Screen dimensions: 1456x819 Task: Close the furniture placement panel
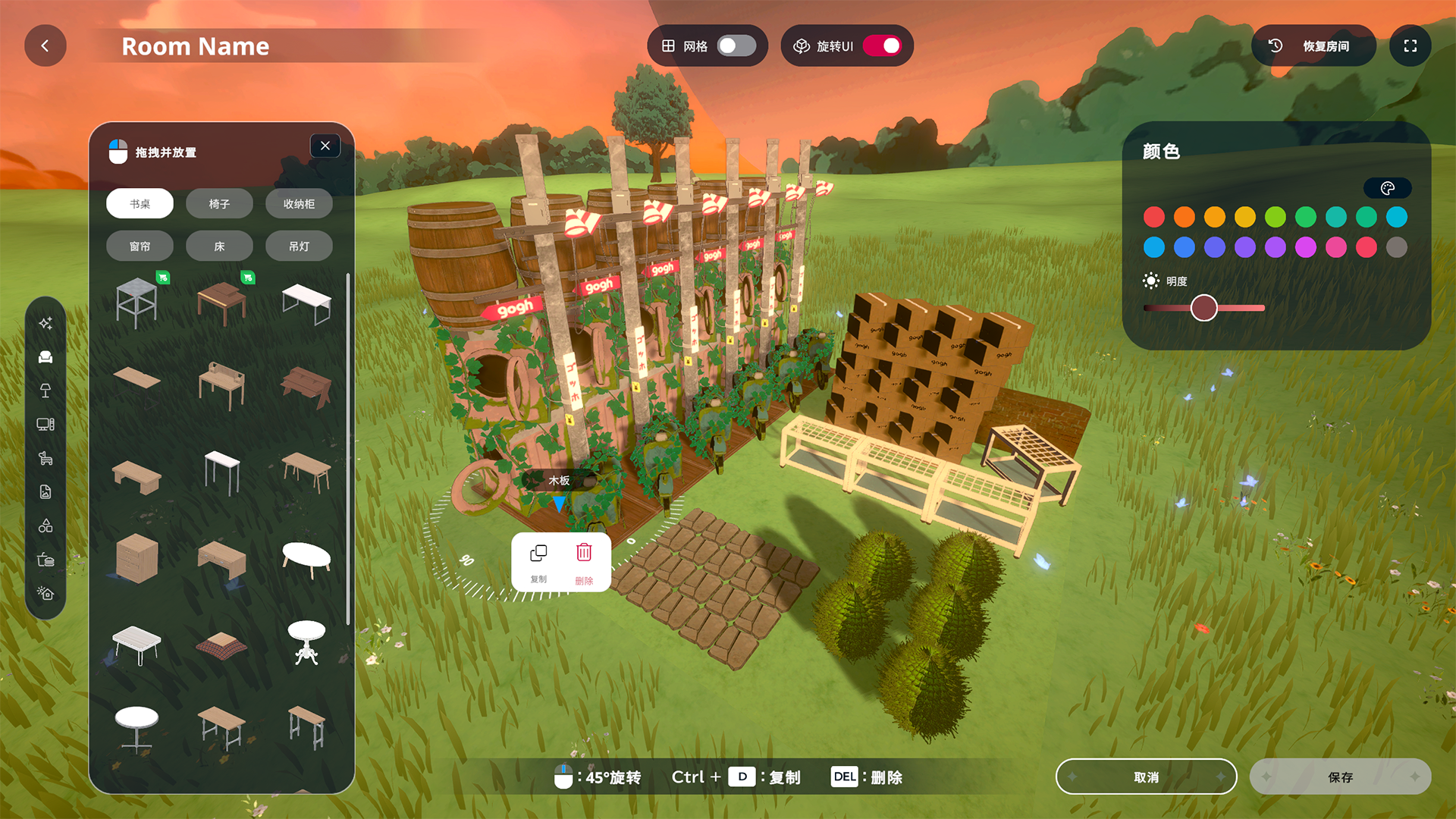[325, 146]
